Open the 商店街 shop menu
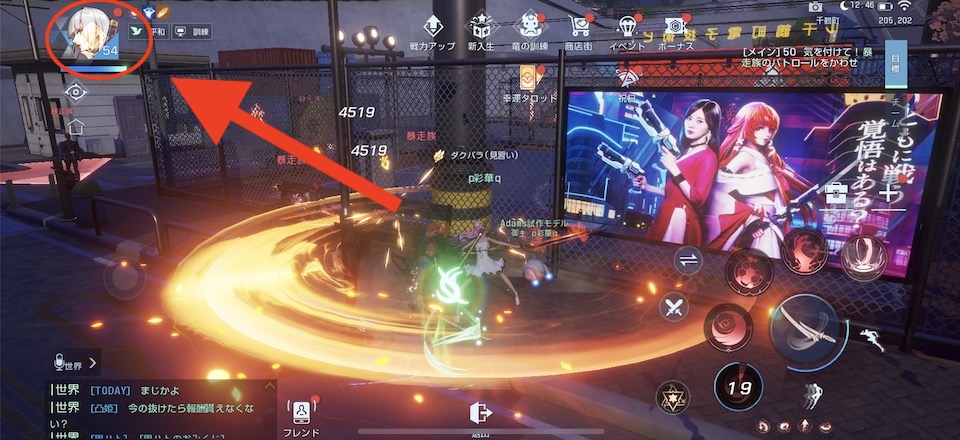 tap(578, 31)
